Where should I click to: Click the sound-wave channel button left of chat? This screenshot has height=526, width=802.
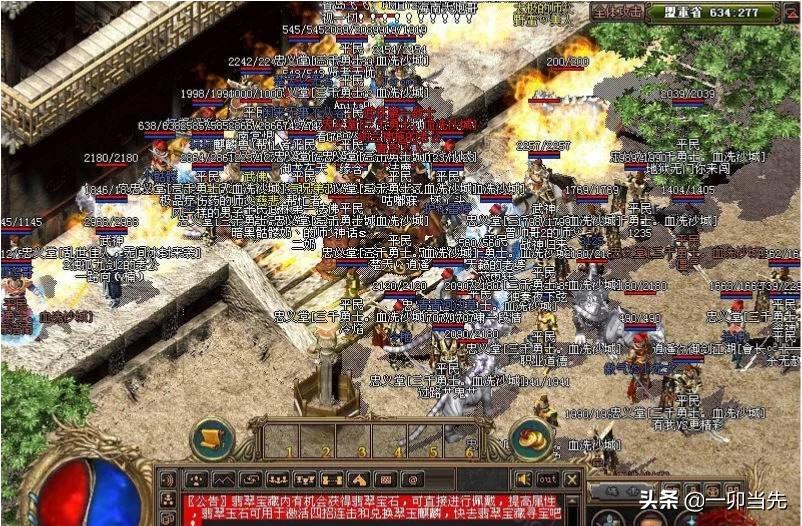168,479
